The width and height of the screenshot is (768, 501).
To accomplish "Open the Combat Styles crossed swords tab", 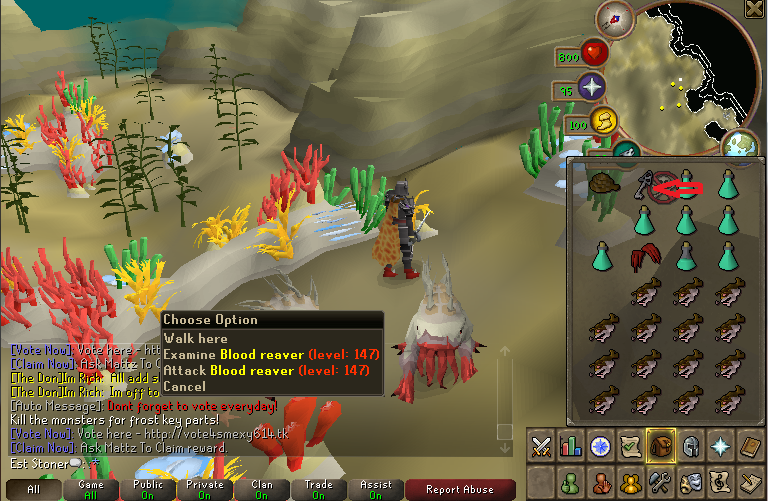I will [x=542, y=446].
